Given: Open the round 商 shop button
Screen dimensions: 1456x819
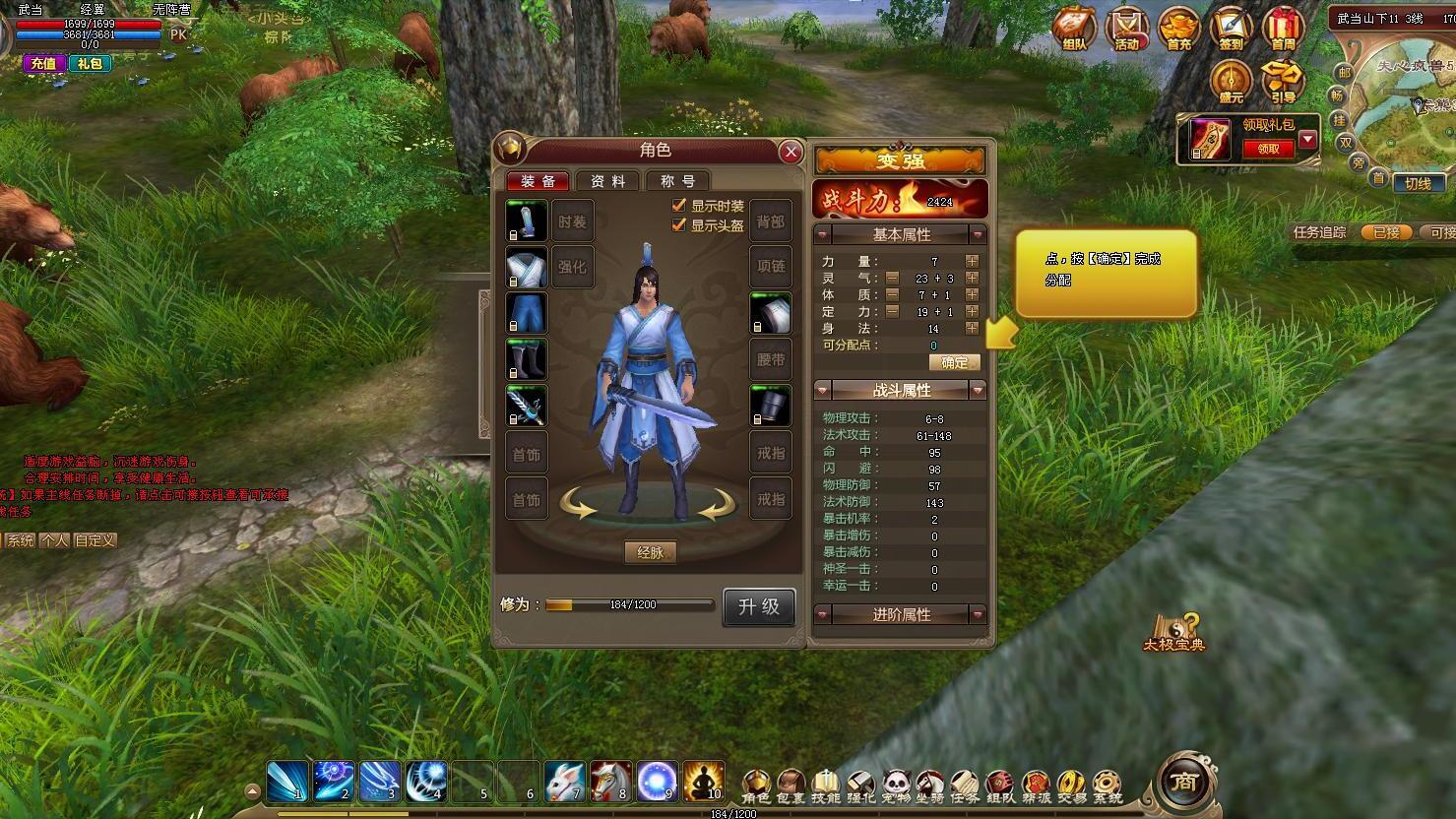Looking at the screenshot, I should point(1184,782).
